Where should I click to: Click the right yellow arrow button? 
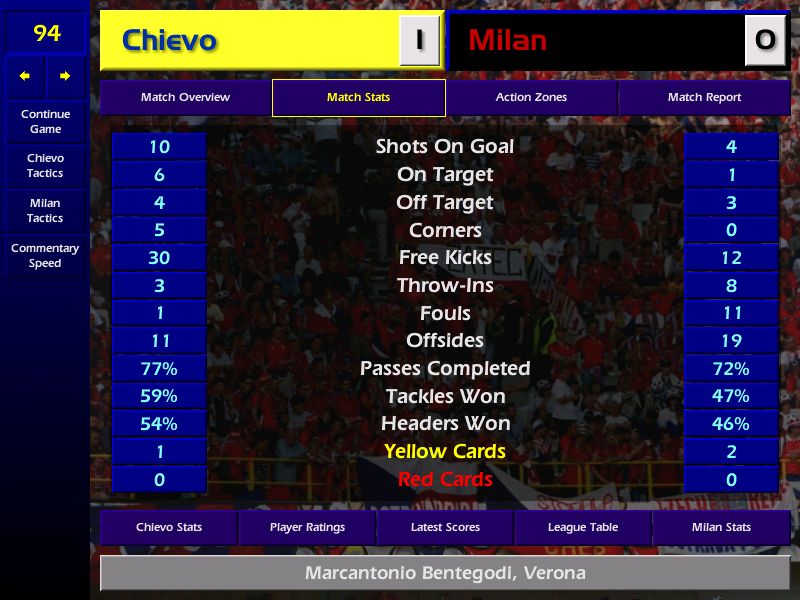65,76
